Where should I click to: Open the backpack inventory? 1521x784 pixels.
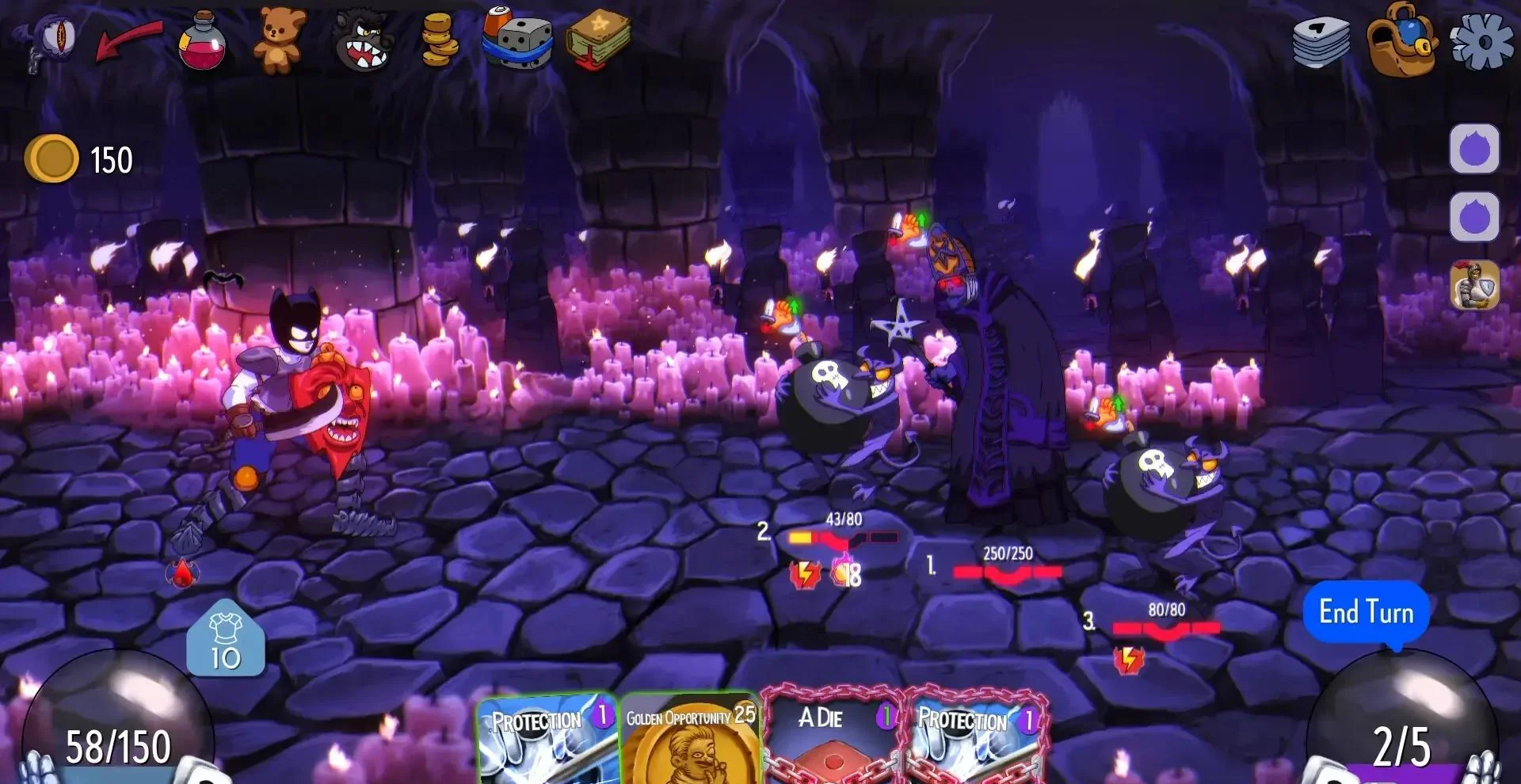pyautogui.click(x=1401, y=40)
